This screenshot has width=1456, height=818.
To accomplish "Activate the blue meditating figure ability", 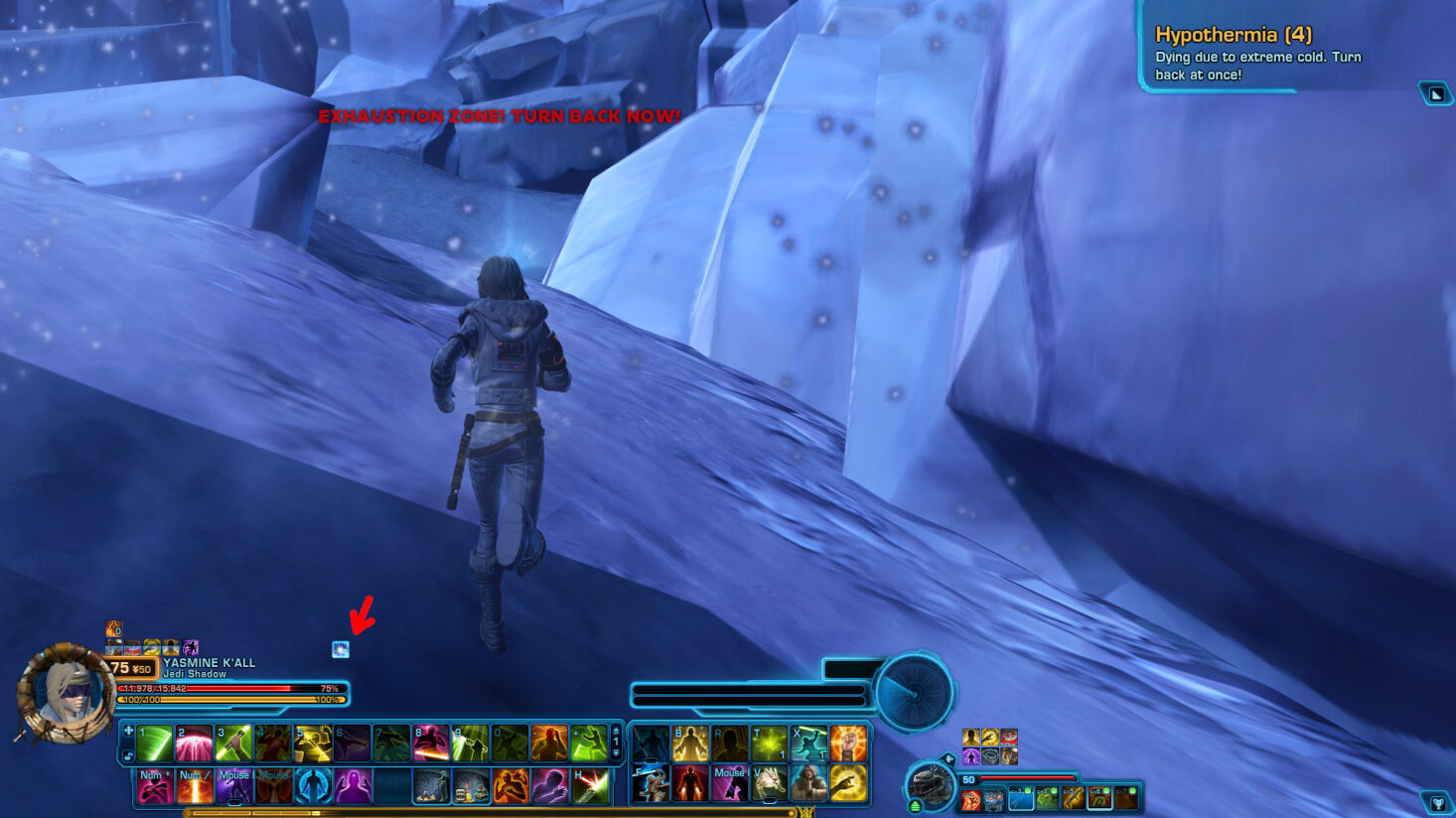I will pyautogui.click(x=314, y=786).
